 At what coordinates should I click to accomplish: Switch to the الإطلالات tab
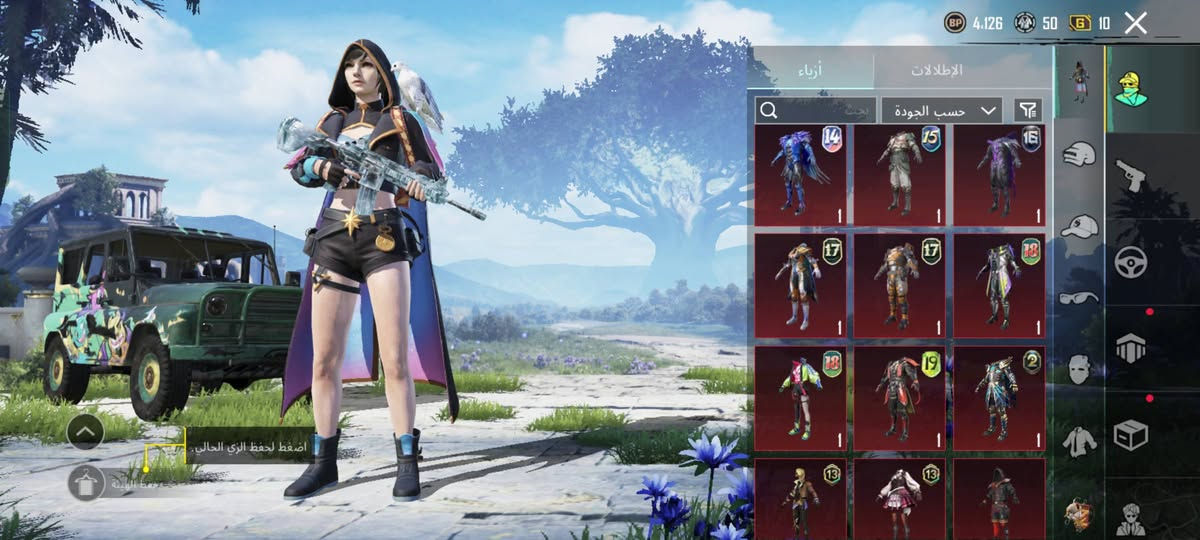tap(937, 70)
